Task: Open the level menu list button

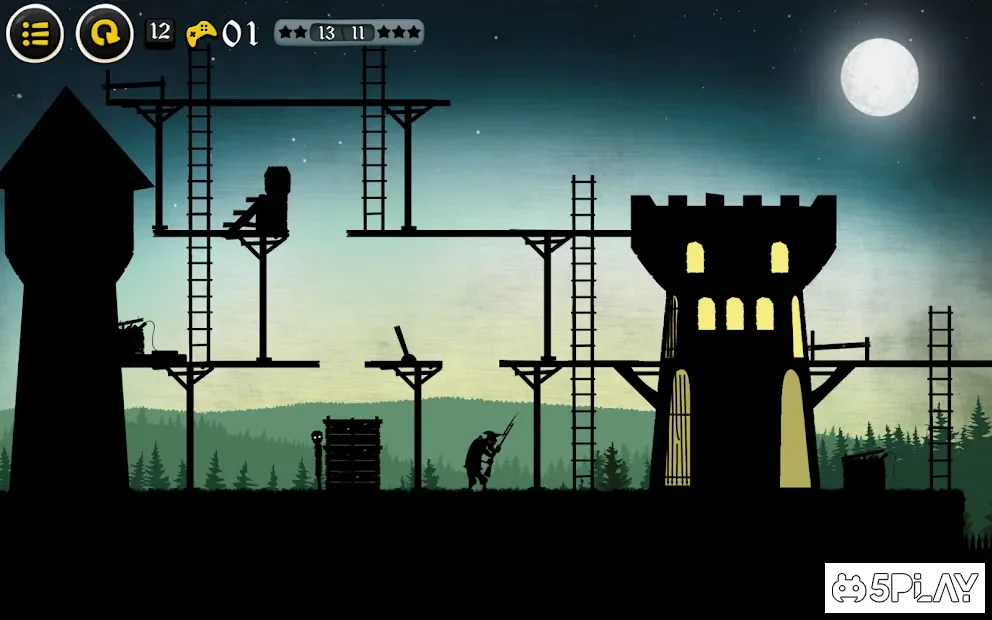Action: coord(35,34)
